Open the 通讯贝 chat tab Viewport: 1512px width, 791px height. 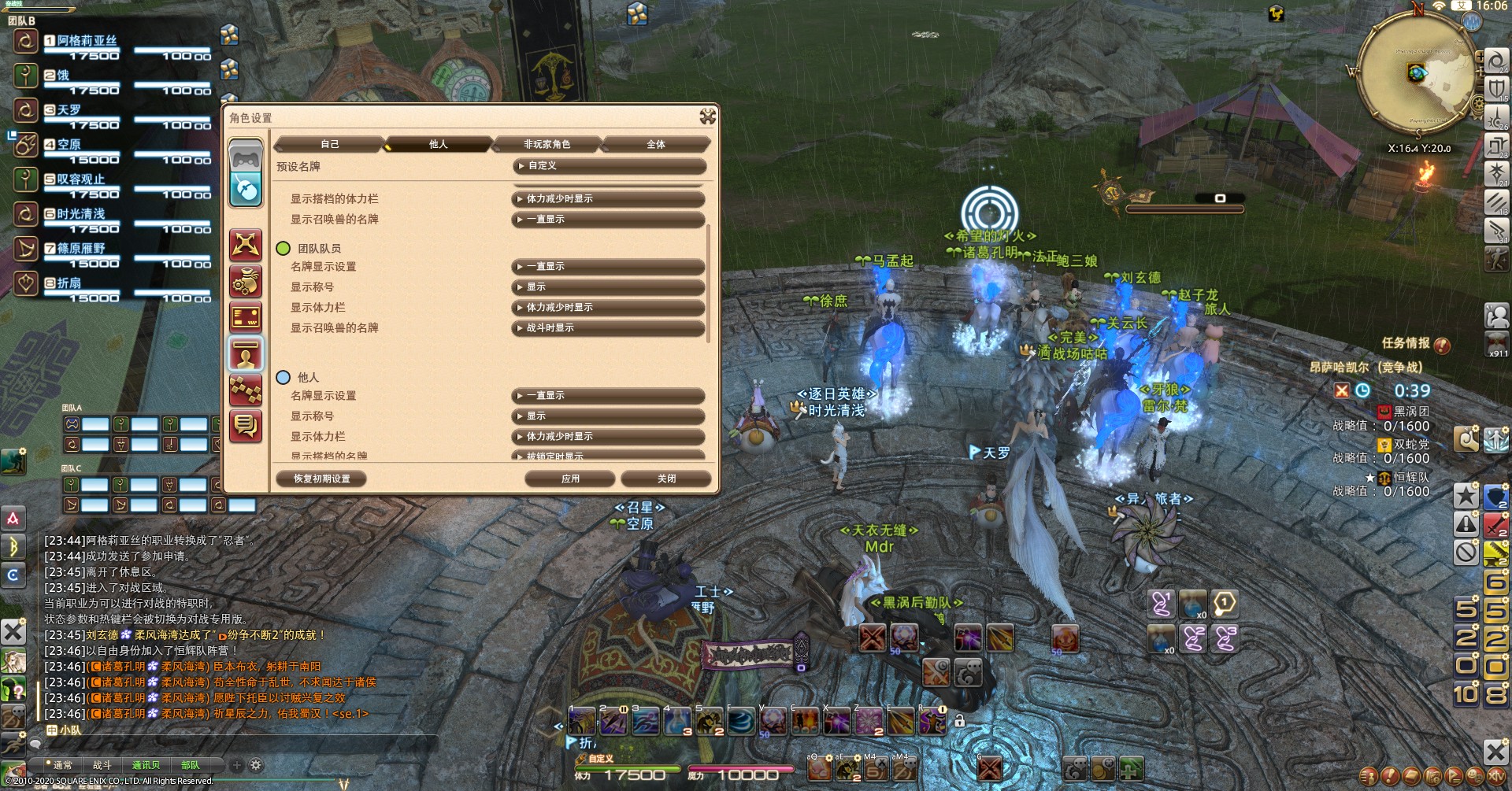pyautogui.click(x=146, y=765)
